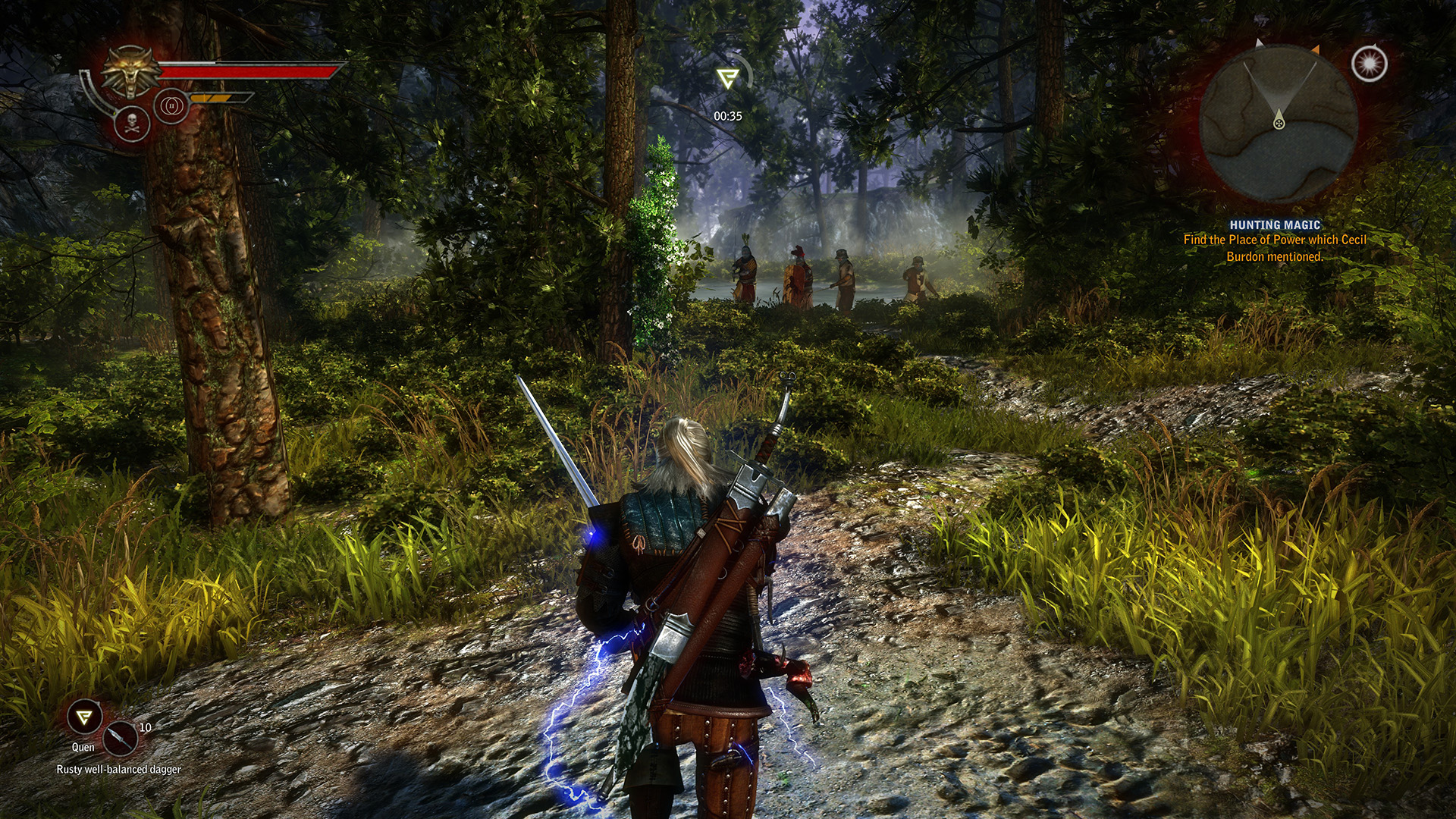Click the sun time-of-day icon beside the minimap
The width and height of the screenshot is (1456, 819).
(1370, 64)
